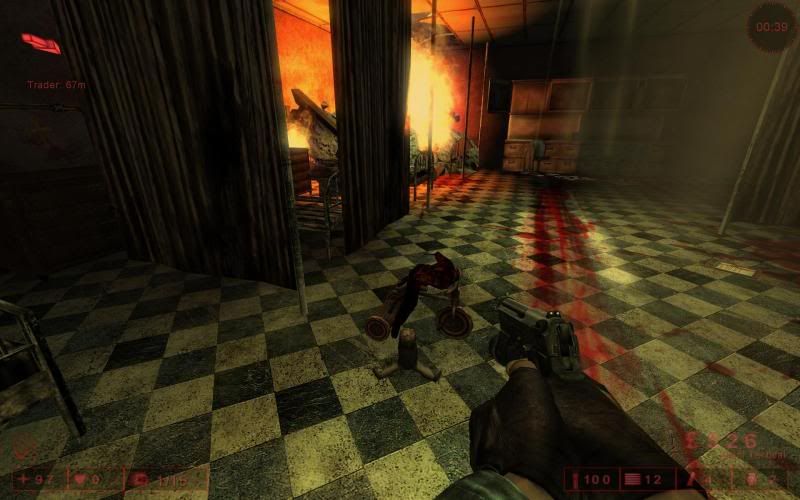Click the medical syringe charge icon

(x=577, y=481)
